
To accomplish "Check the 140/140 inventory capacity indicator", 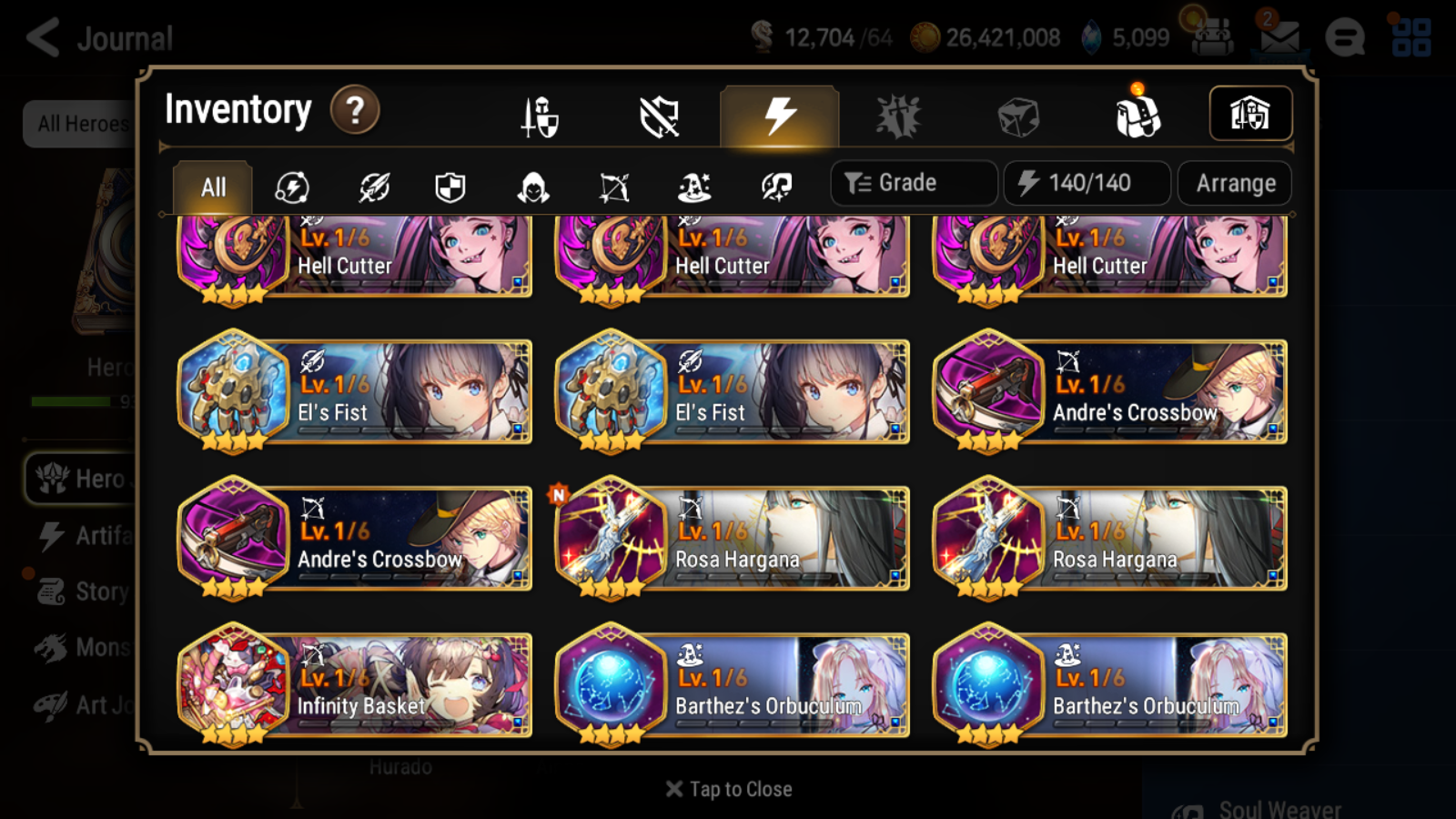I will tap(1087, 183).
